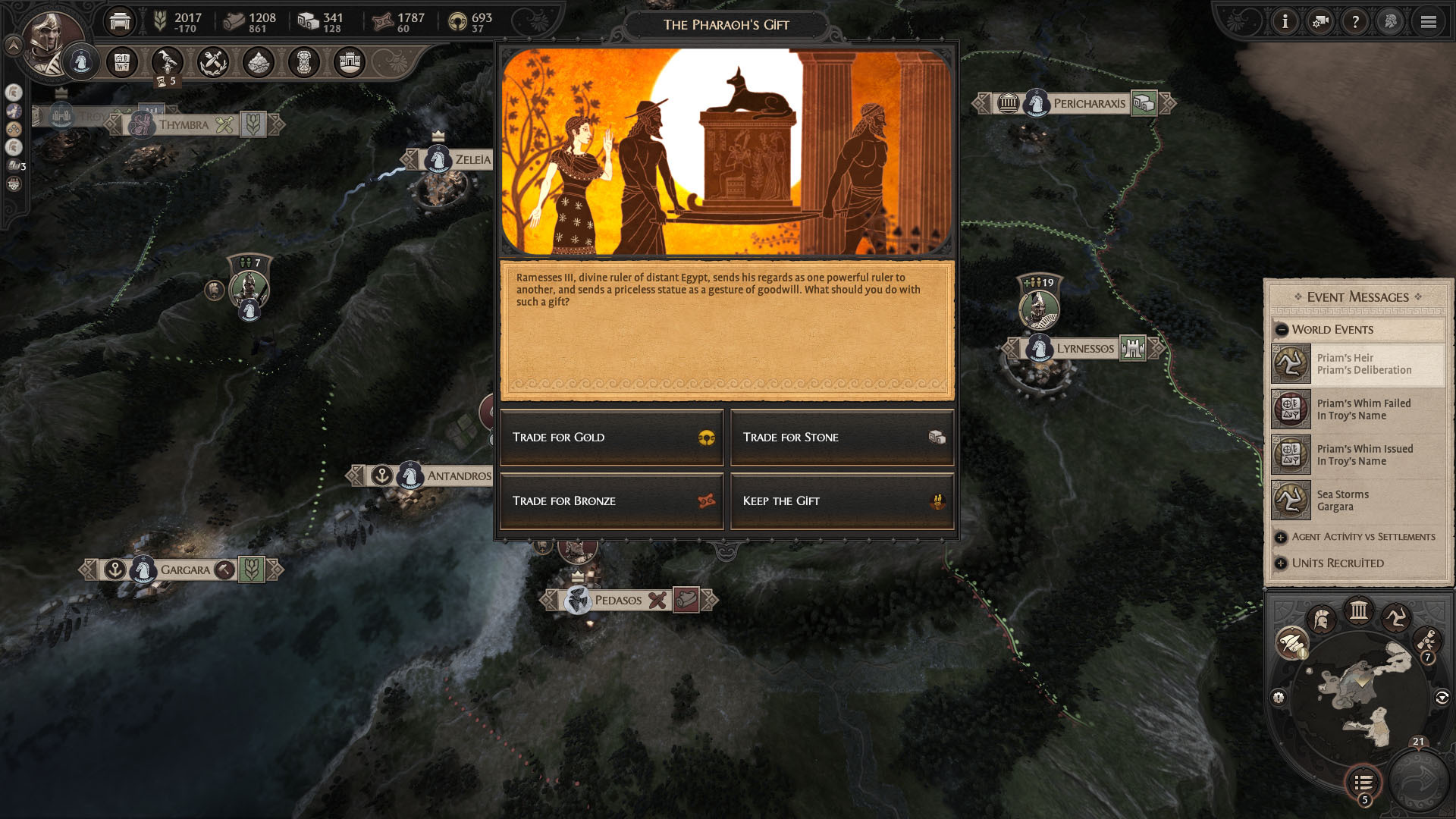Expand the Units Recruited section
Viewport: 1456px width, 819px height.
[1281, 563]
